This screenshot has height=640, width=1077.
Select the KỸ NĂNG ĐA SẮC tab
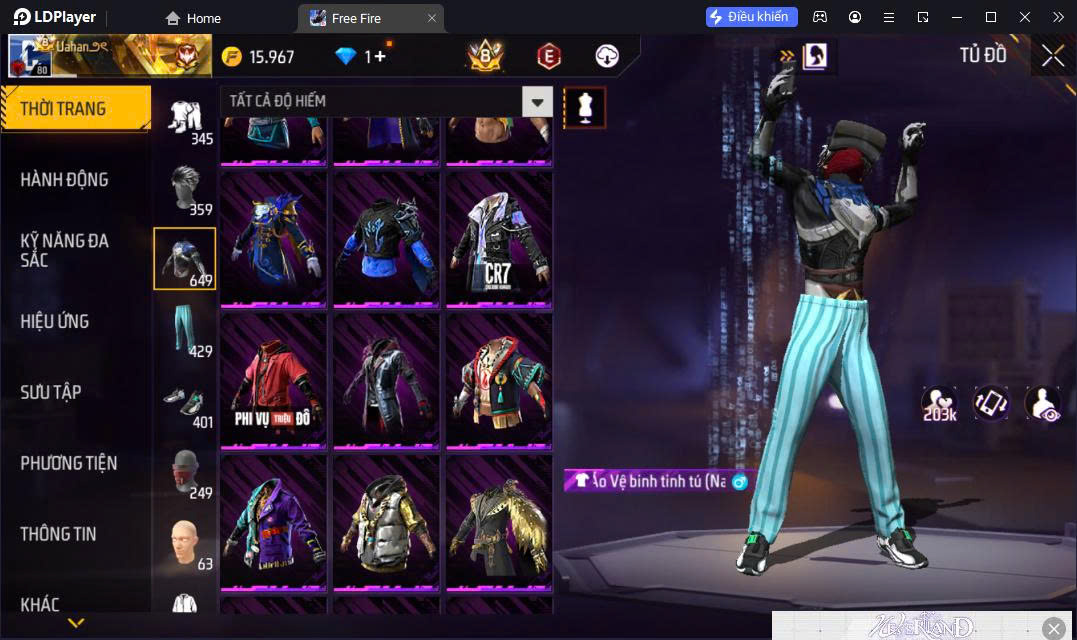pos(64,250)
